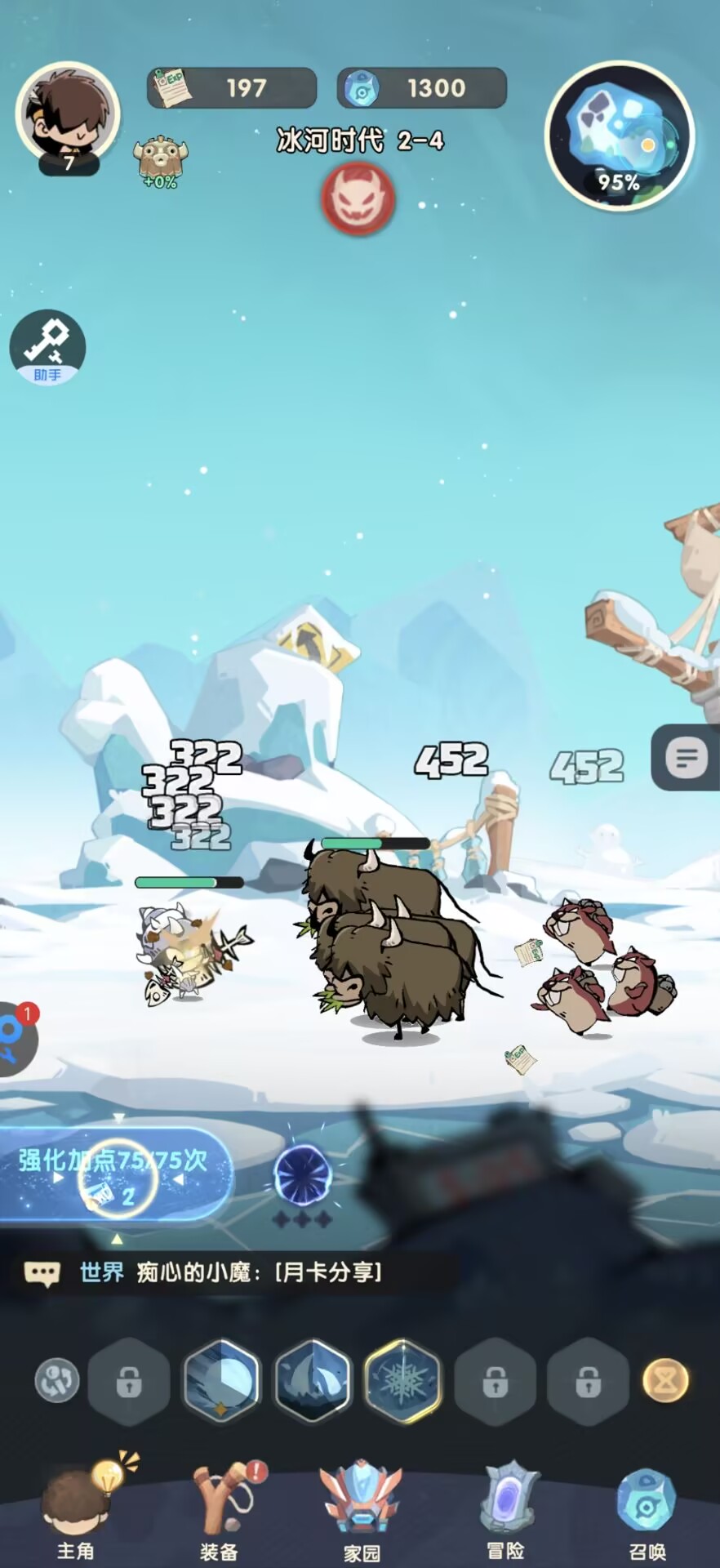Viewport: 720px width, 1568px height.
Task: Switch to the 冒险 adventure tab
Action: click(506, 1511)
